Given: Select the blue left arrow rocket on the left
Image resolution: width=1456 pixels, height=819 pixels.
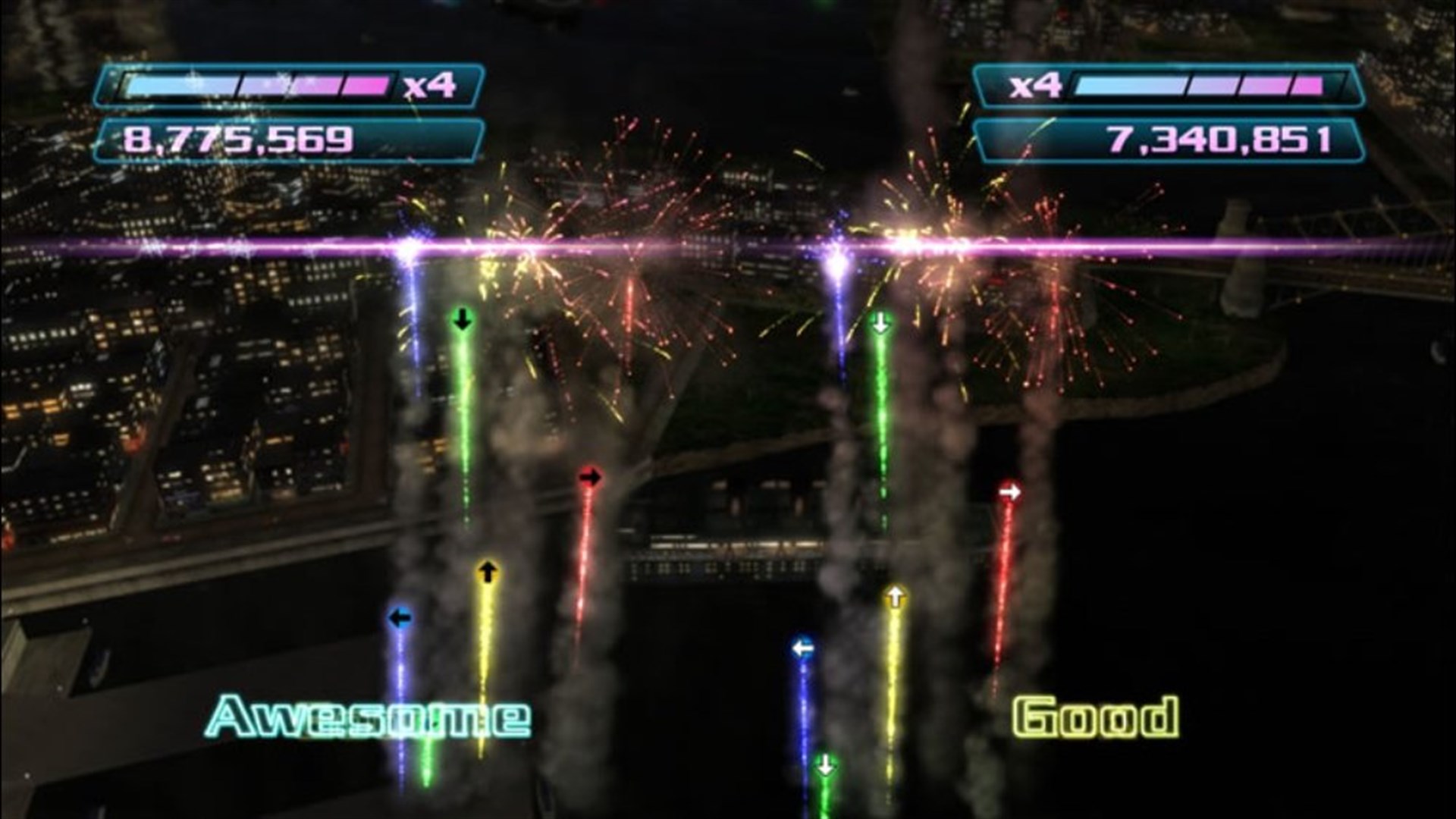Looking at the screenshot, I should (x=399, y=618).
